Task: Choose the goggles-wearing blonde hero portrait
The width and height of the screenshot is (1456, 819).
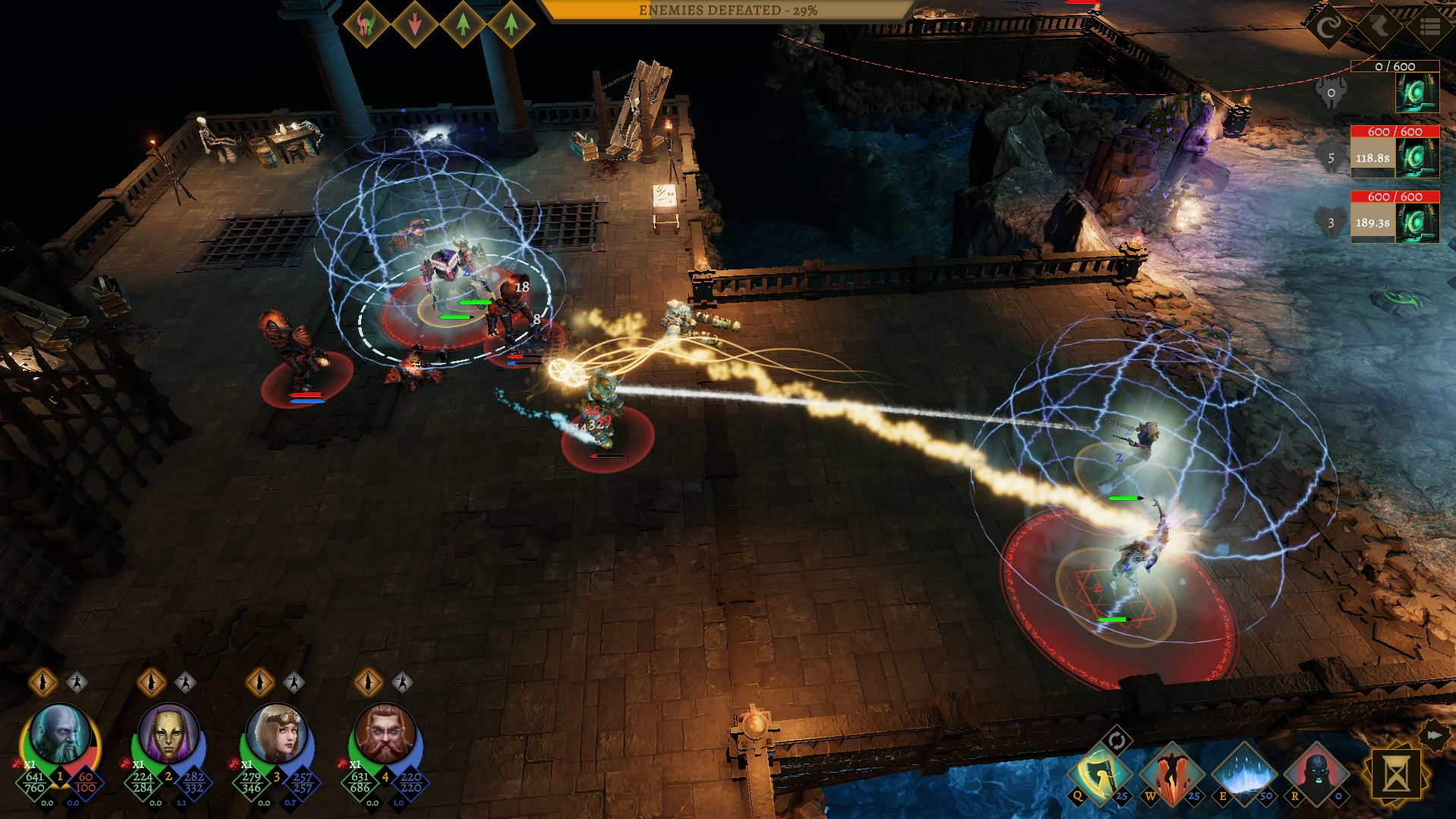Action: pyautogui.click(x=276, y=733)
